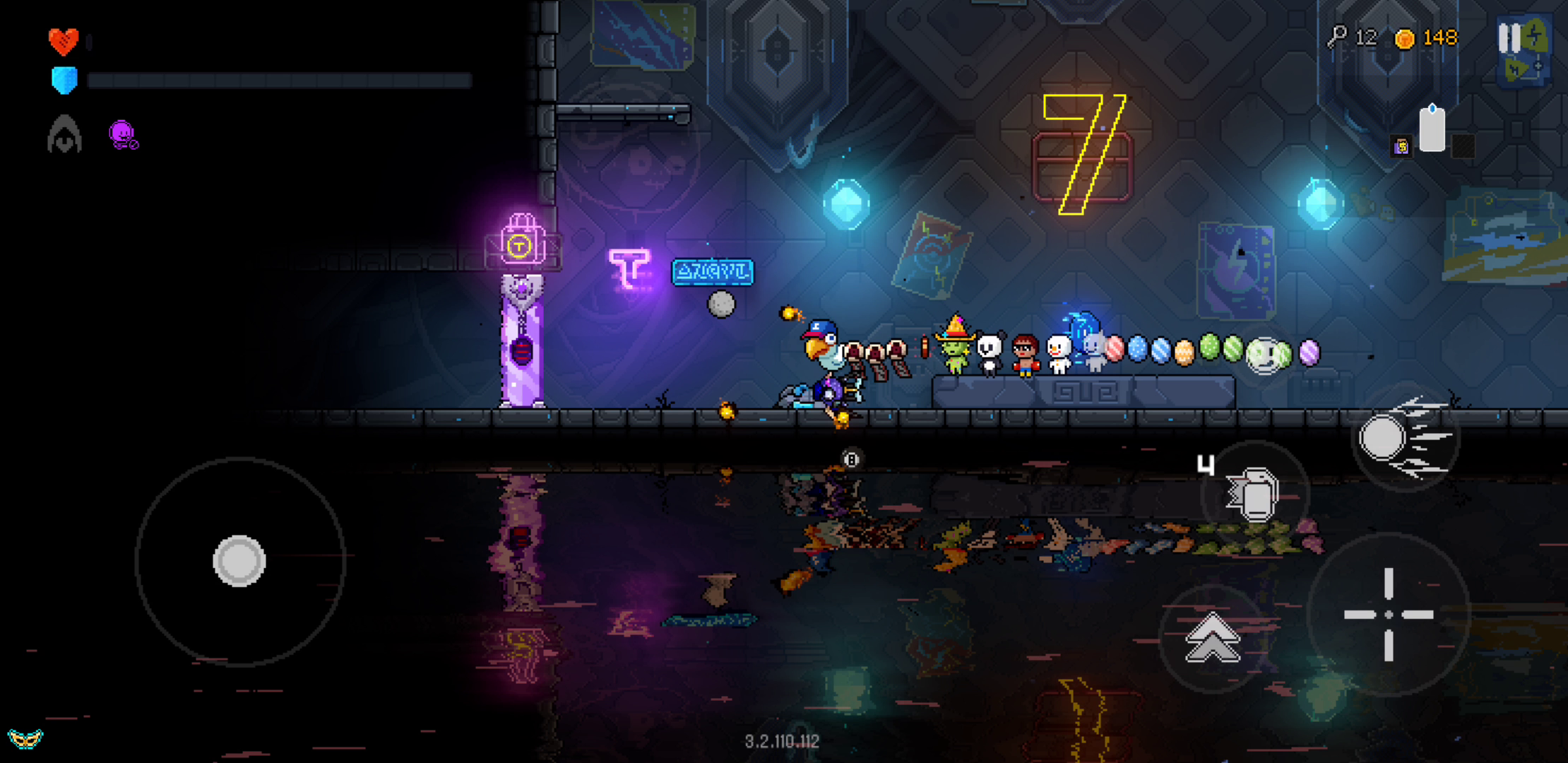Select the shop room marker on minimap

click(1401, 146)
